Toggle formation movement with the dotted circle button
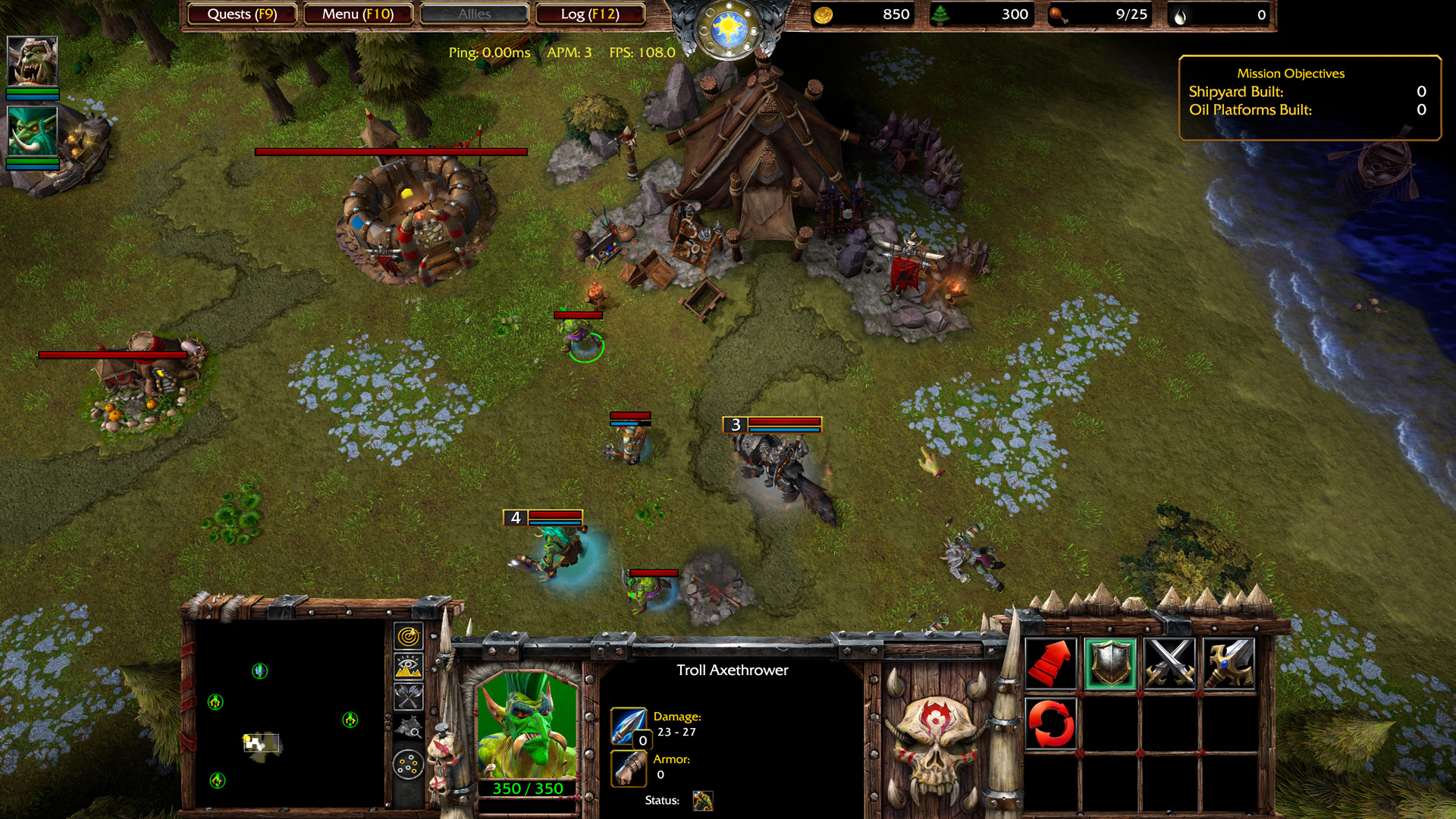This screenshot has height=819, width=1456. (x=409, y=764)
